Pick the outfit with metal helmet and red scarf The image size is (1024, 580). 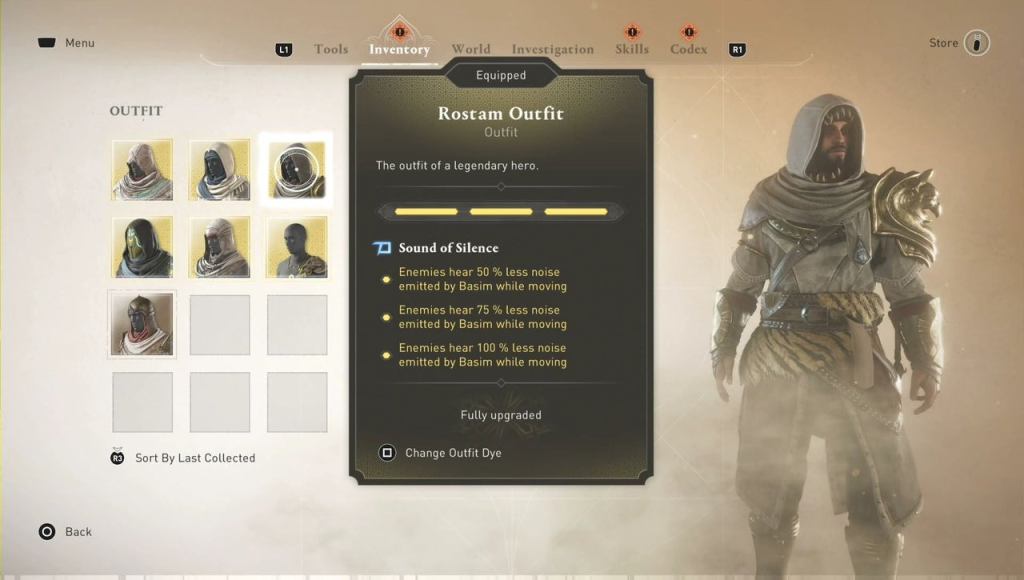click(142, 324)
